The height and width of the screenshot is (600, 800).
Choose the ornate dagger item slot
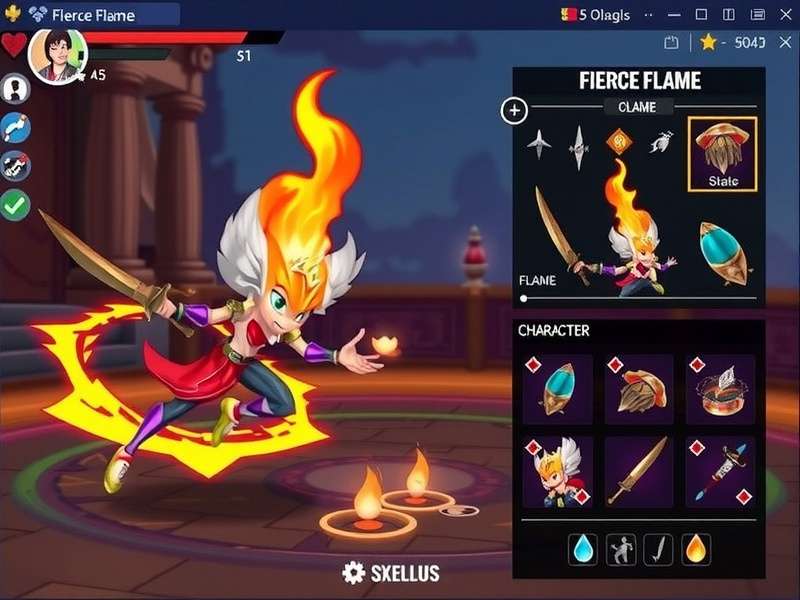click(x=720, y=470)
